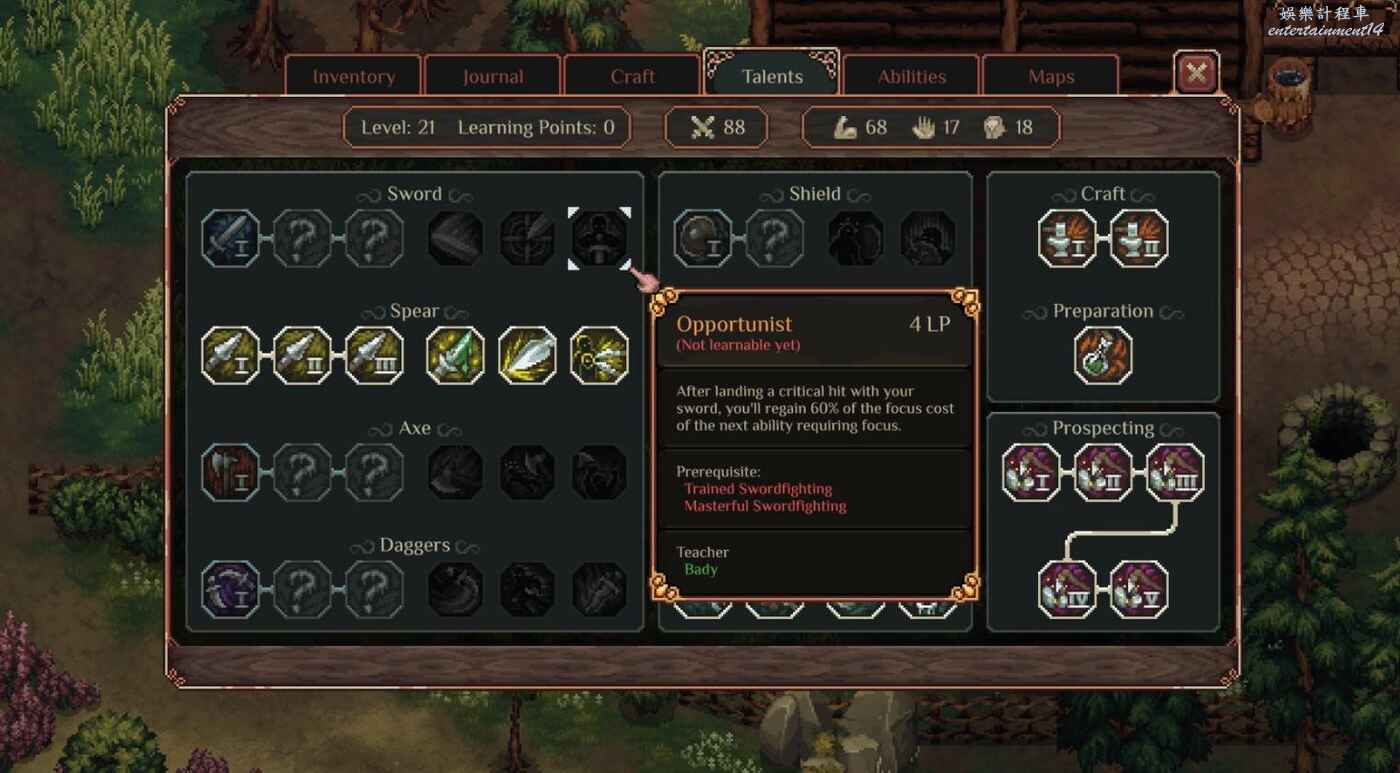Switch to the Inventory tab

pos(353,77)
